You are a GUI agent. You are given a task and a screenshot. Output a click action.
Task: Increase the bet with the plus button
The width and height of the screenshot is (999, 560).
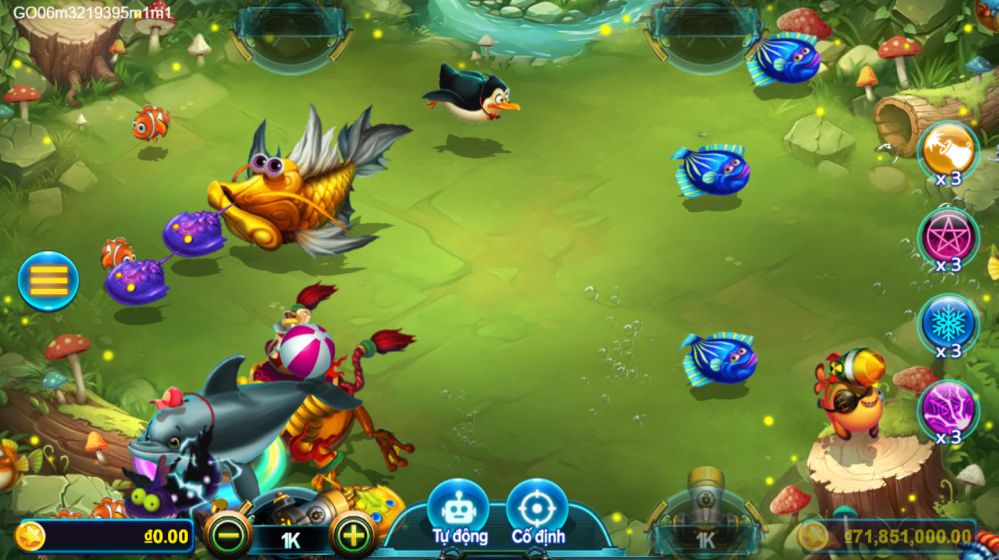click(x=353, y=535)
